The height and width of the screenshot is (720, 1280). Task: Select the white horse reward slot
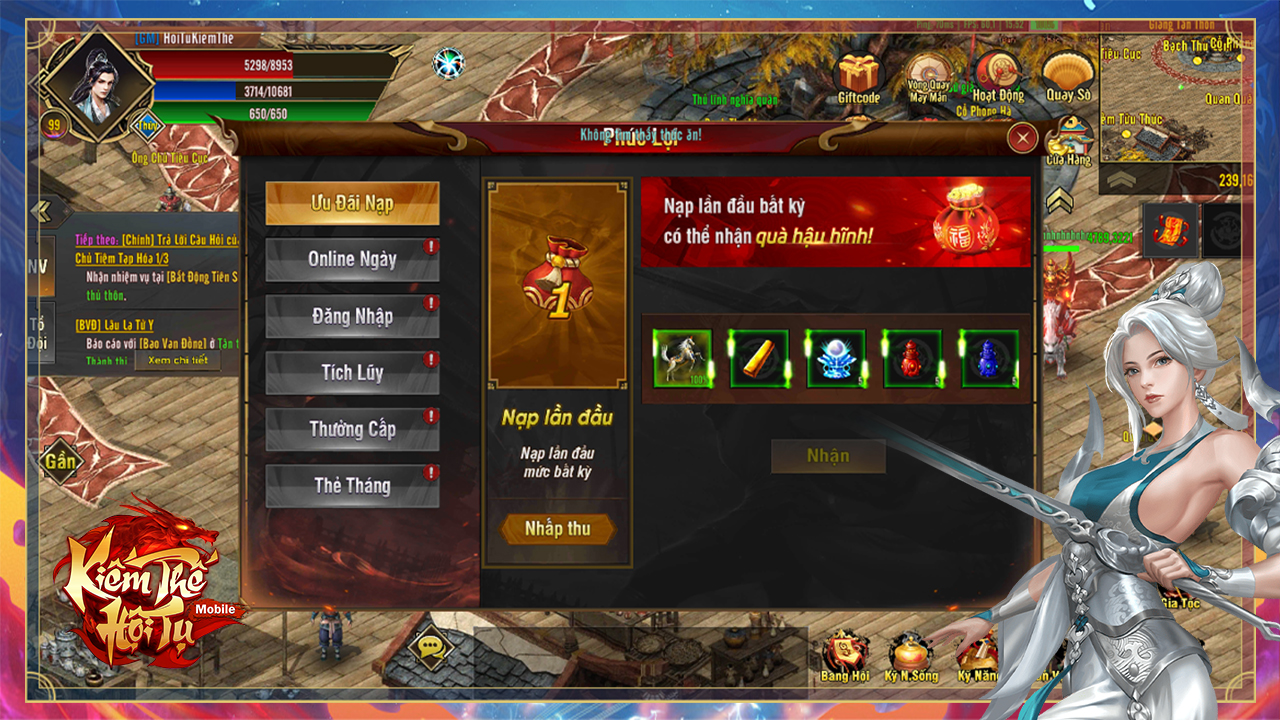point(683,359)
